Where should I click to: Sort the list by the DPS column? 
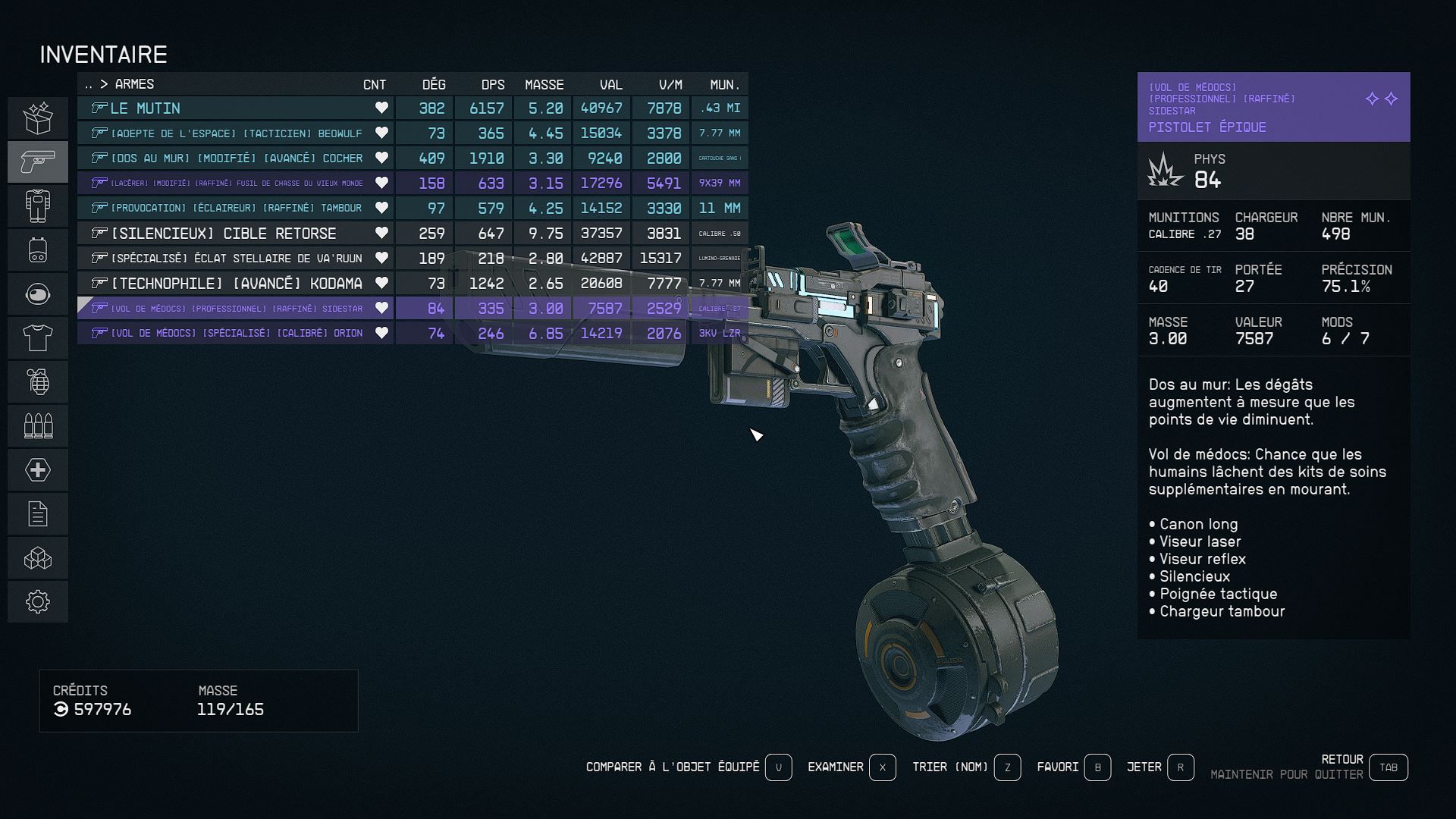tap(492, 84)
